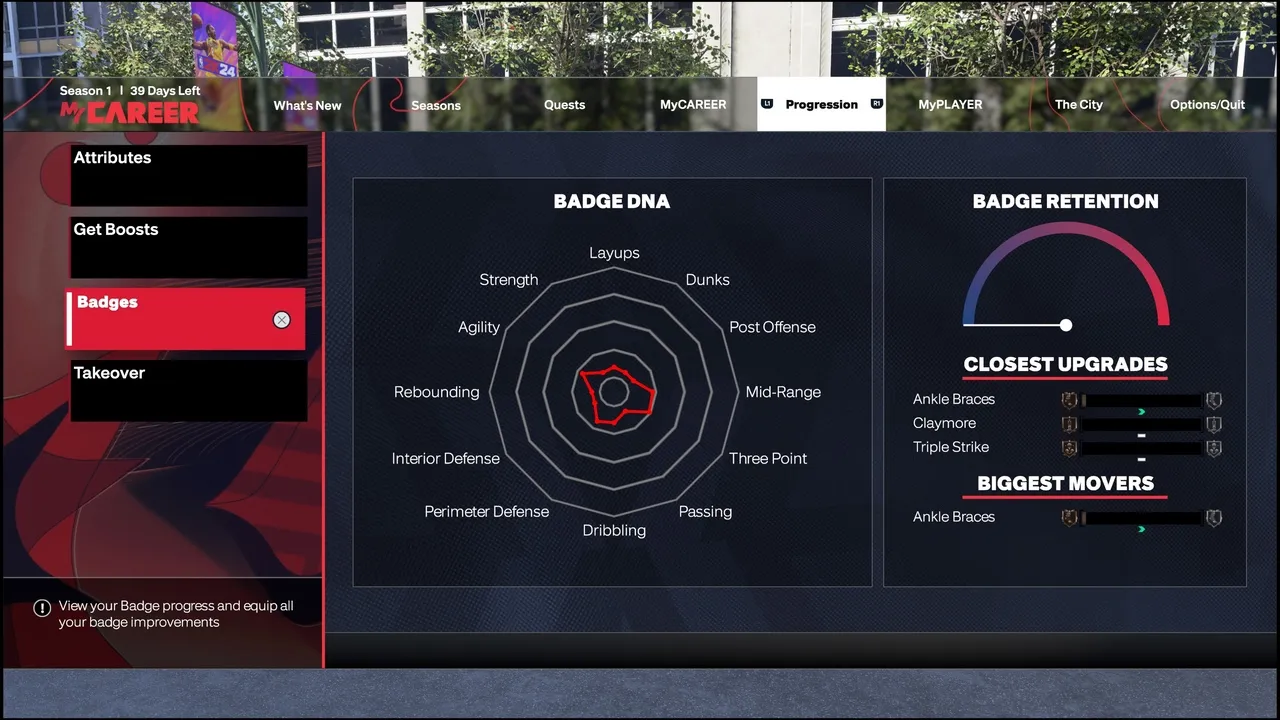Click the L1 controller icon on Progression tab
The height and width of the screenshot is (720, 1280).
pyautogui.click(x=765, y=104)
